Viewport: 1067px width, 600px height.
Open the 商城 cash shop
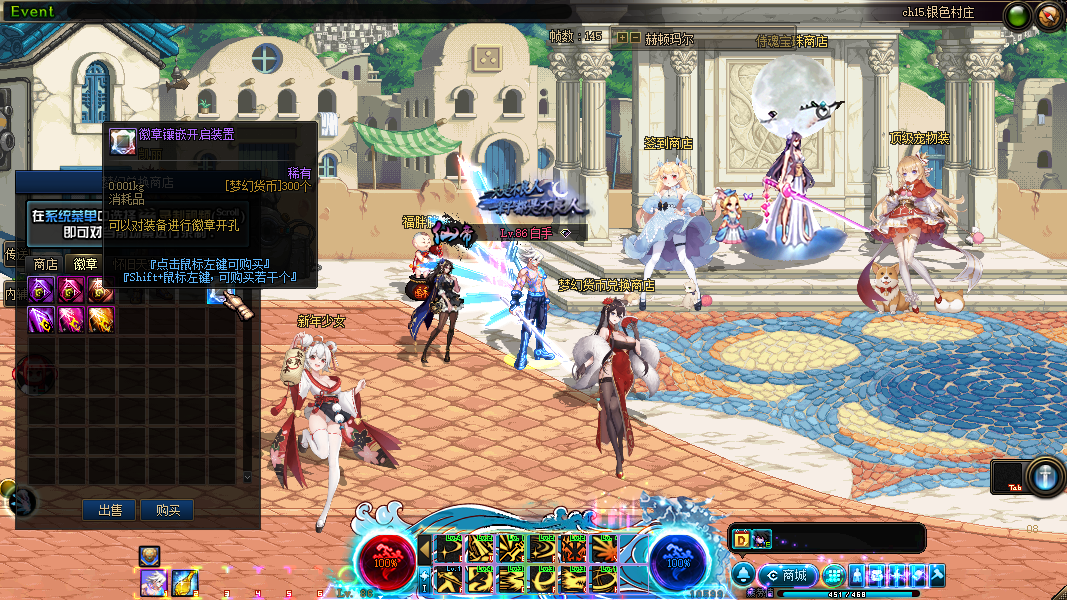[787, 575]
